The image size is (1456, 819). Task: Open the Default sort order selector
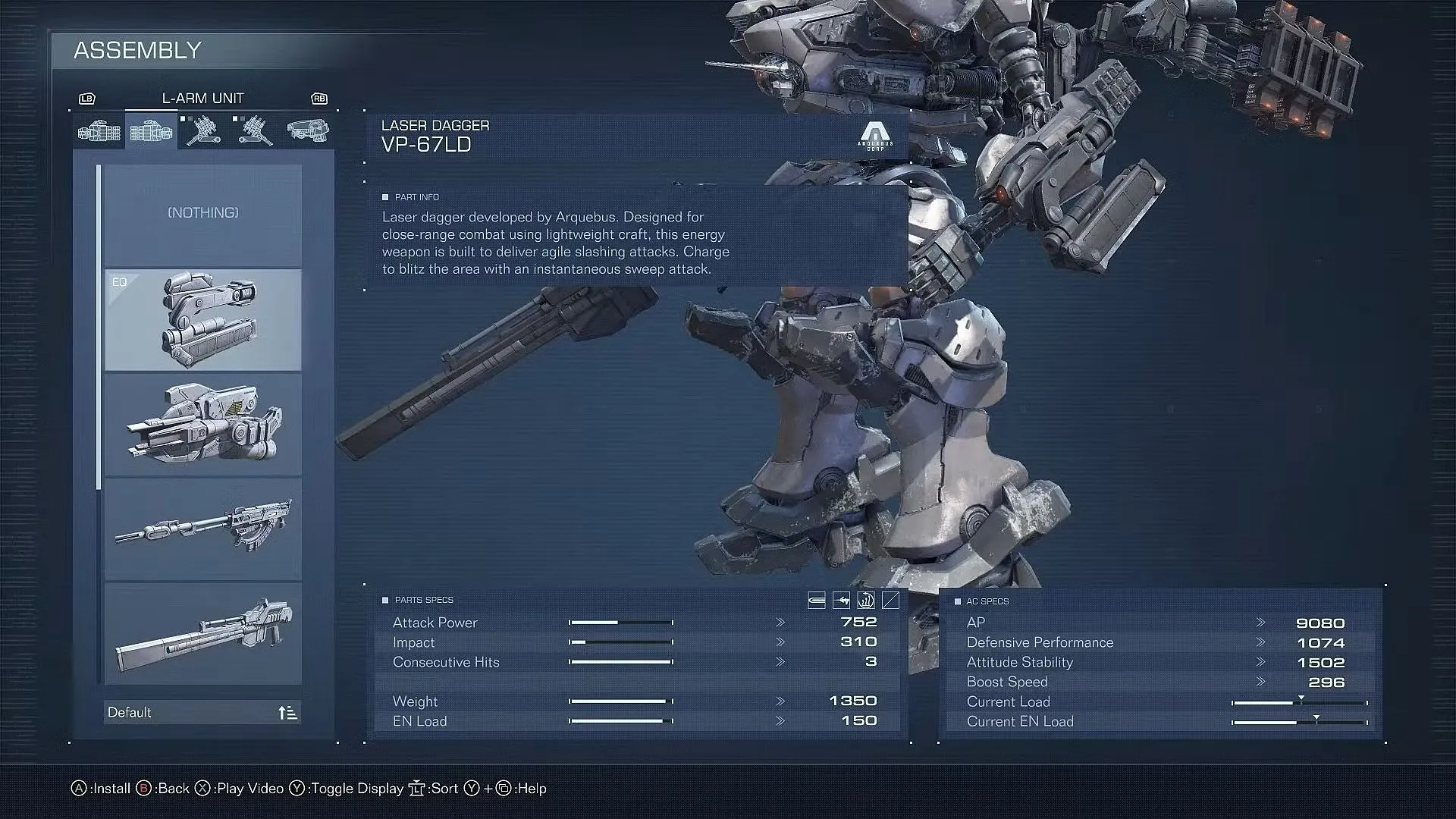pyautogui.click(x=202, y=713)
